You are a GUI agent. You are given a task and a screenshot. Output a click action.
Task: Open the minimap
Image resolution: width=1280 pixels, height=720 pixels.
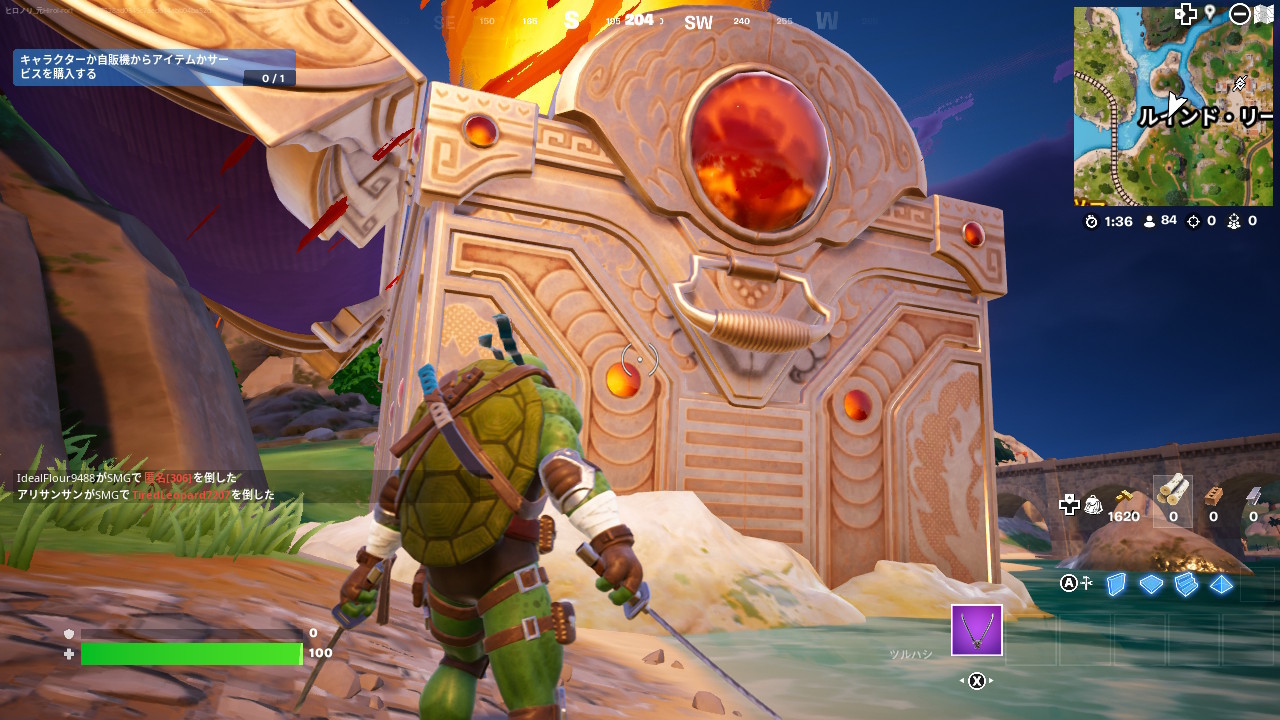click(1172, 105)
